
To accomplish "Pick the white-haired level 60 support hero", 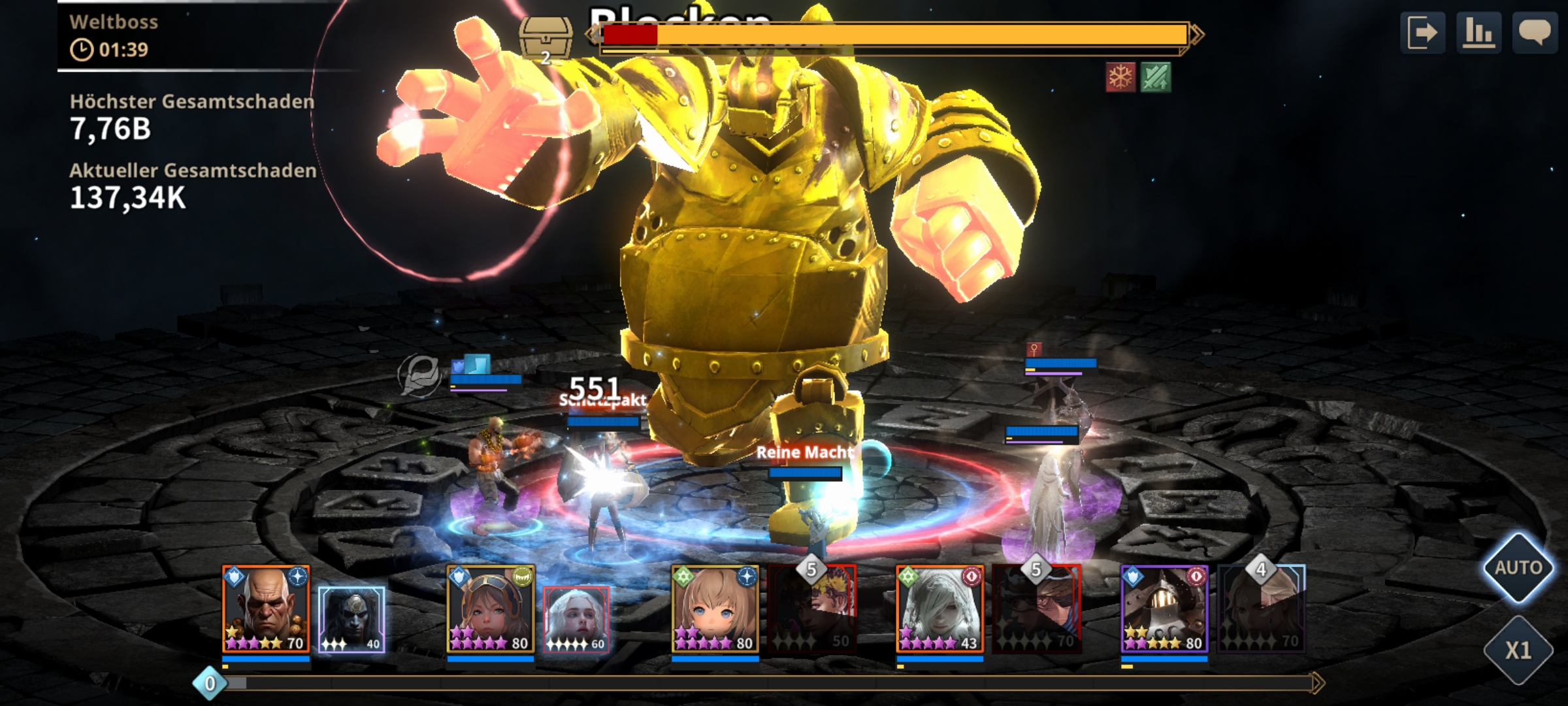I will 576,619.
